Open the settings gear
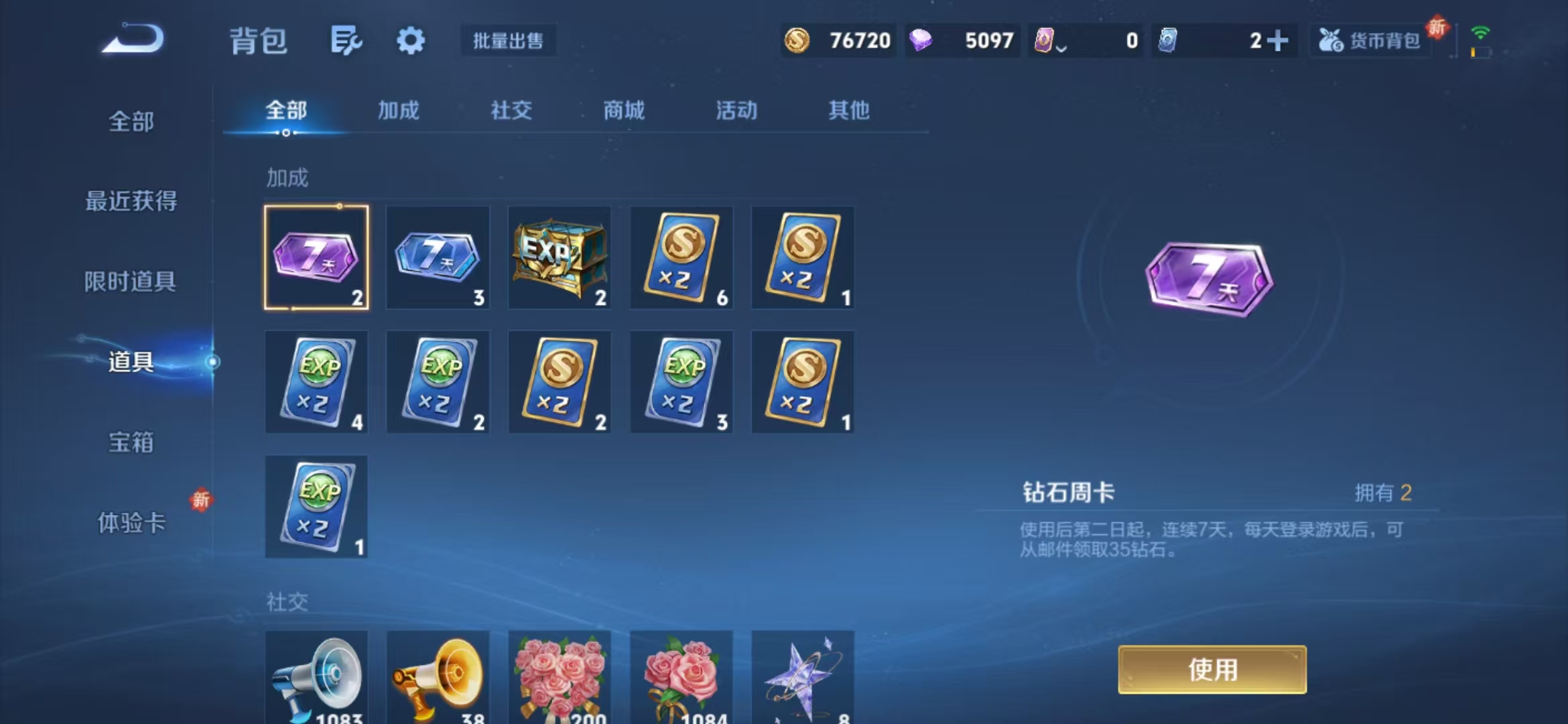 coord(411,40)
